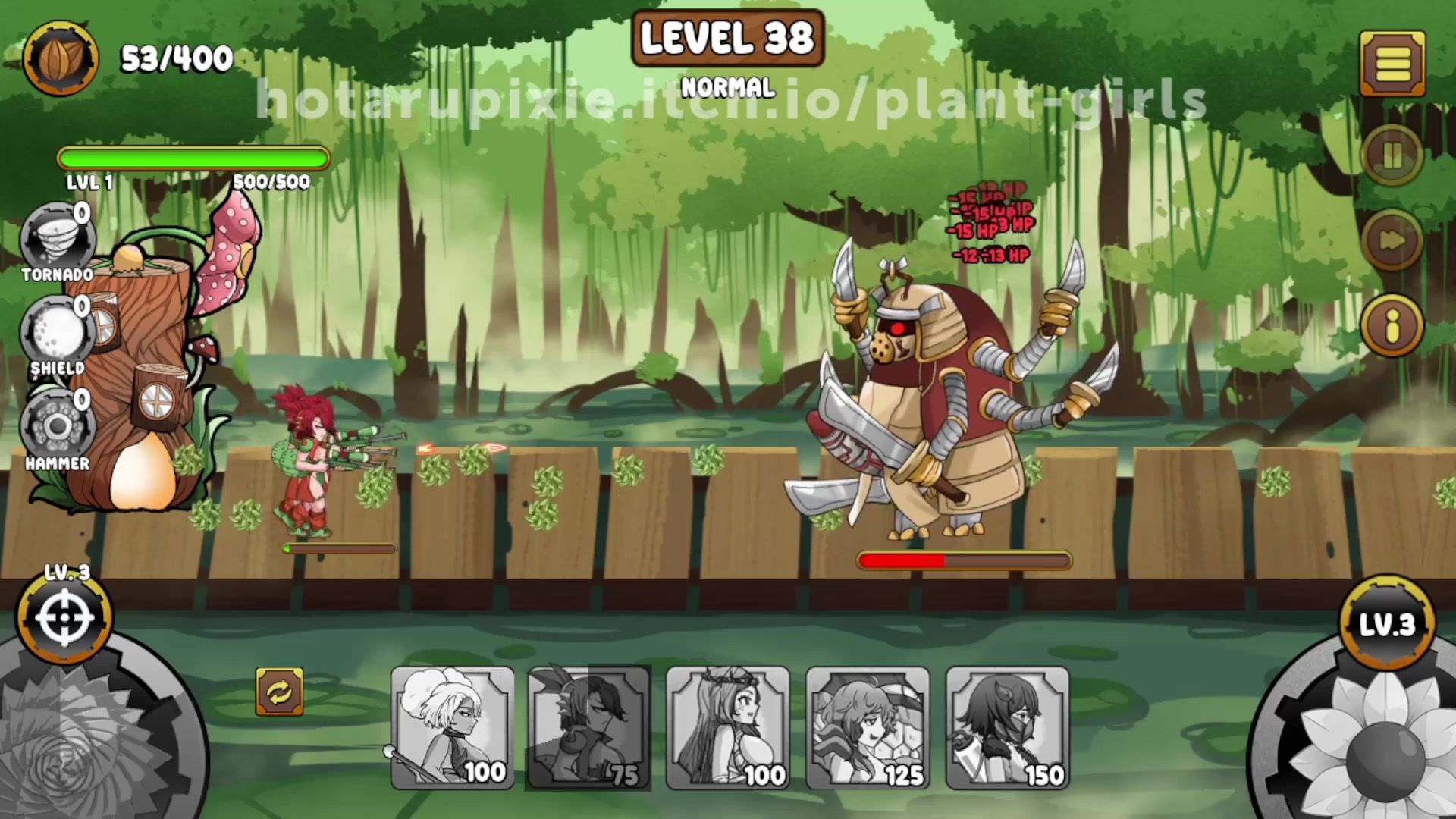Refresh the unit cards with the swap button

279,691
